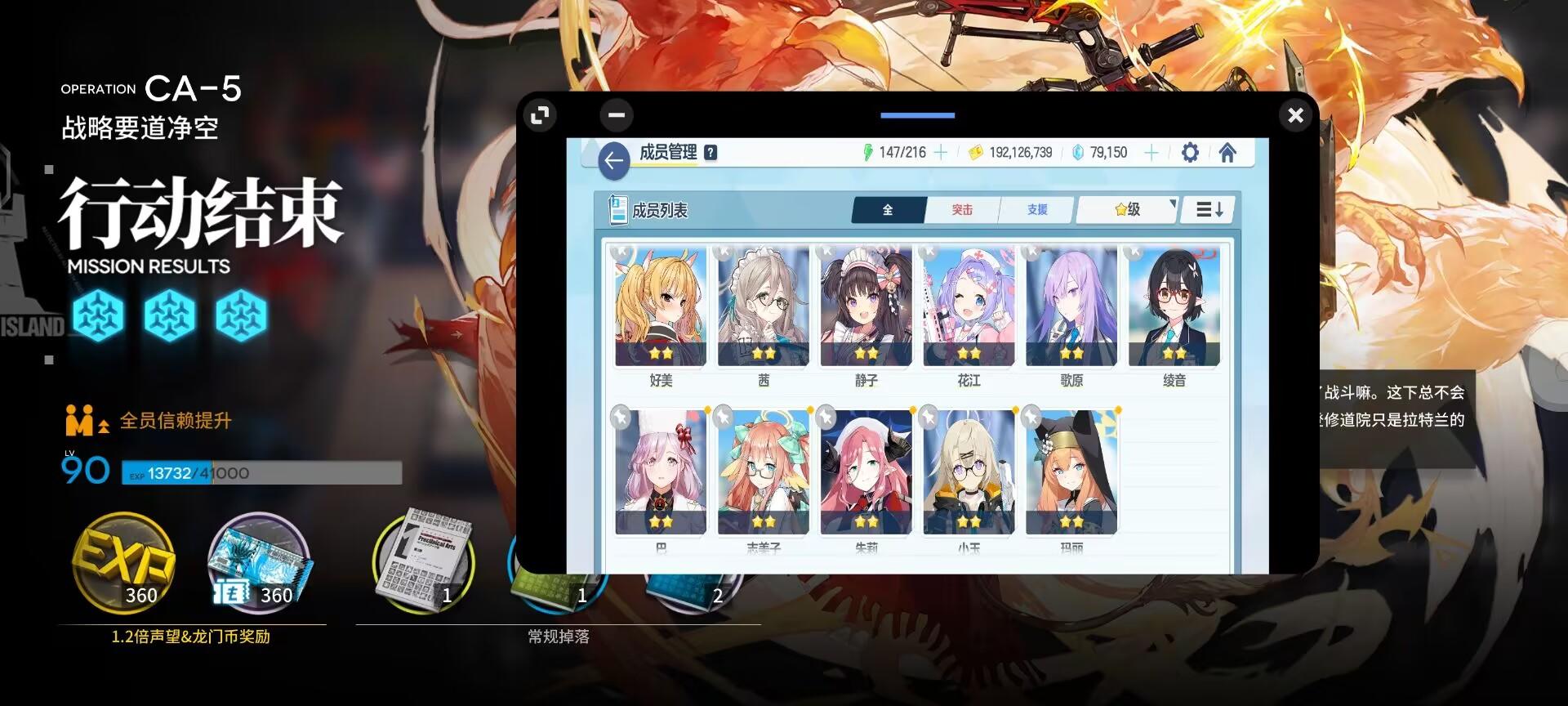
Task: Open help via the question mark icon
Action: click(710, 151)
